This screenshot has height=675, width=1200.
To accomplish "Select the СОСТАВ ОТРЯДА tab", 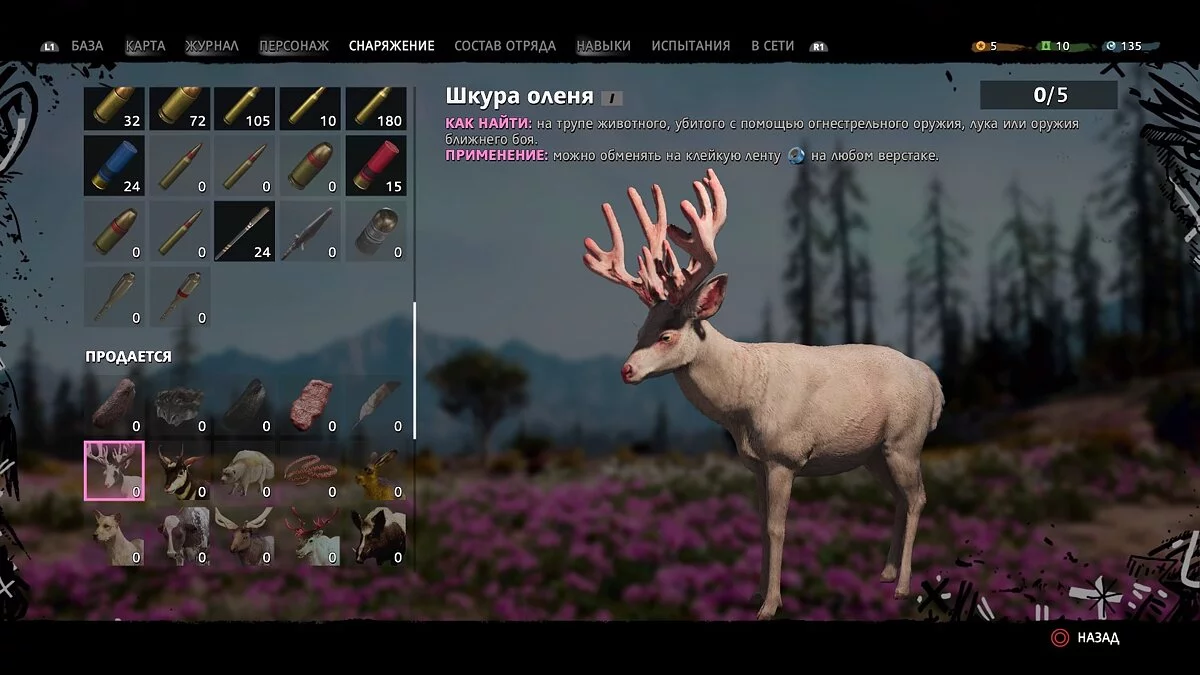I will point(505,46).
